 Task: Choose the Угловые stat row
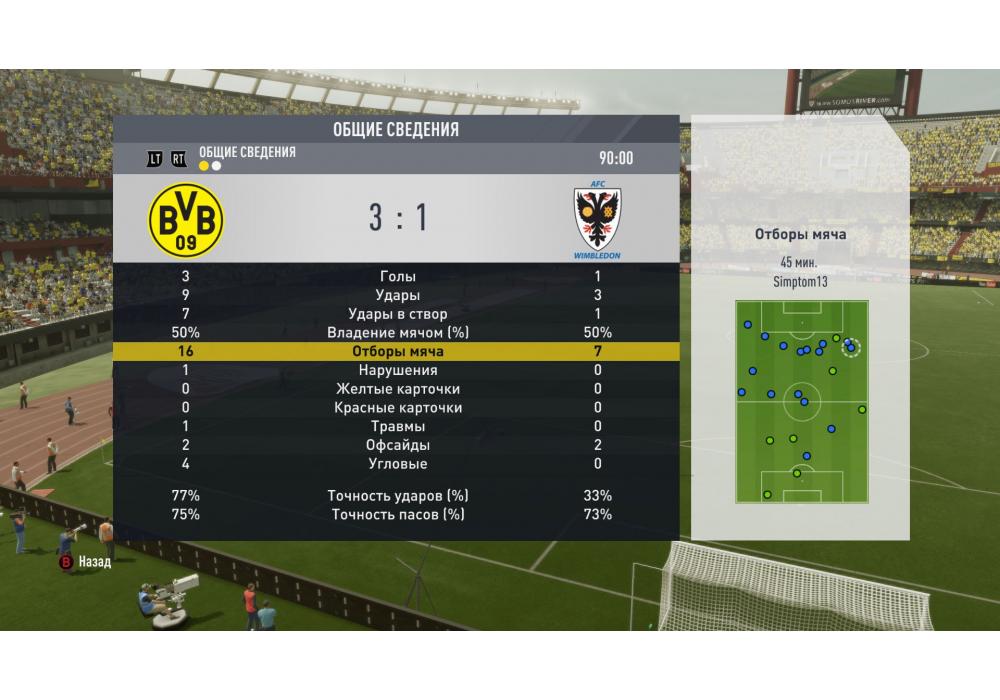coord(398,464)
